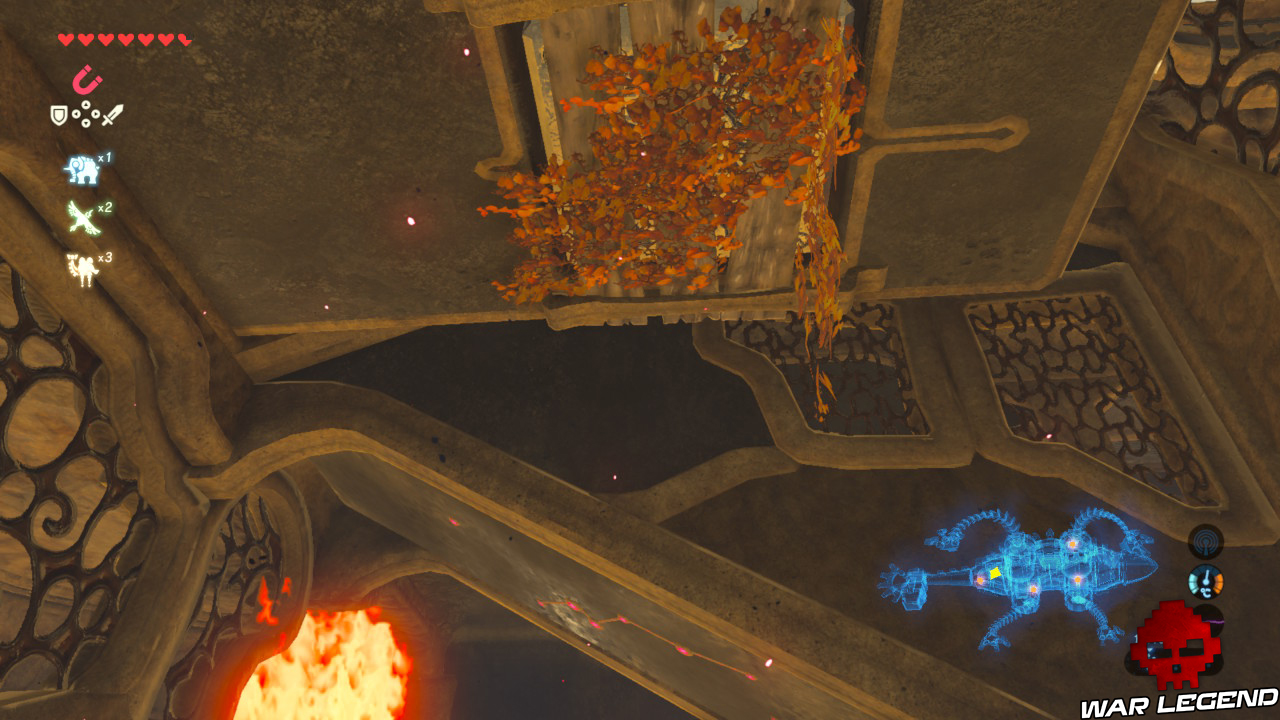Click the rune selector d-pad icon
Image resolution: width=1280 pixels, height=720 pixels.
[x=86, y=114]
